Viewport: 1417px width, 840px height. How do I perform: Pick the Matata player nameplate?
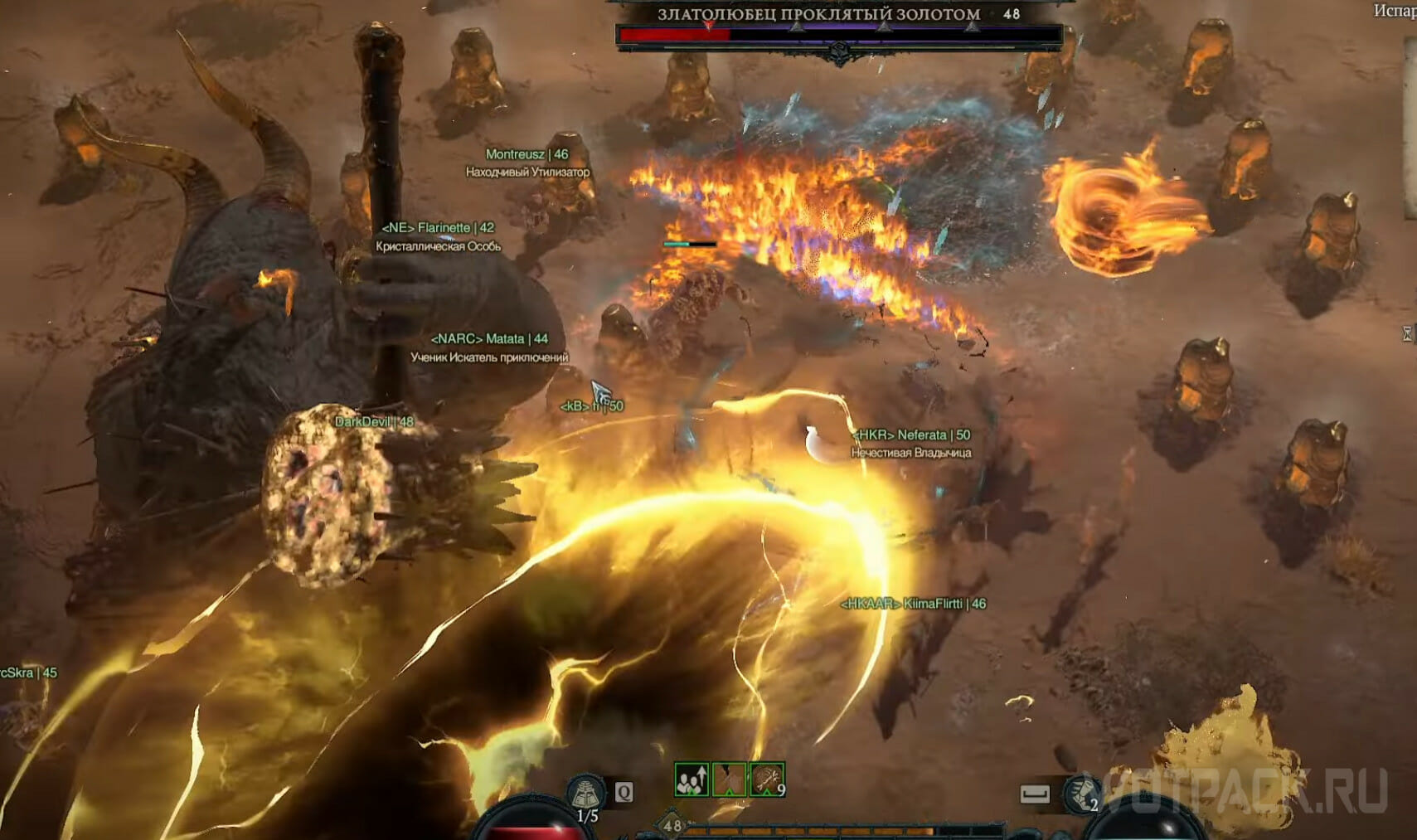click(489, 339)
